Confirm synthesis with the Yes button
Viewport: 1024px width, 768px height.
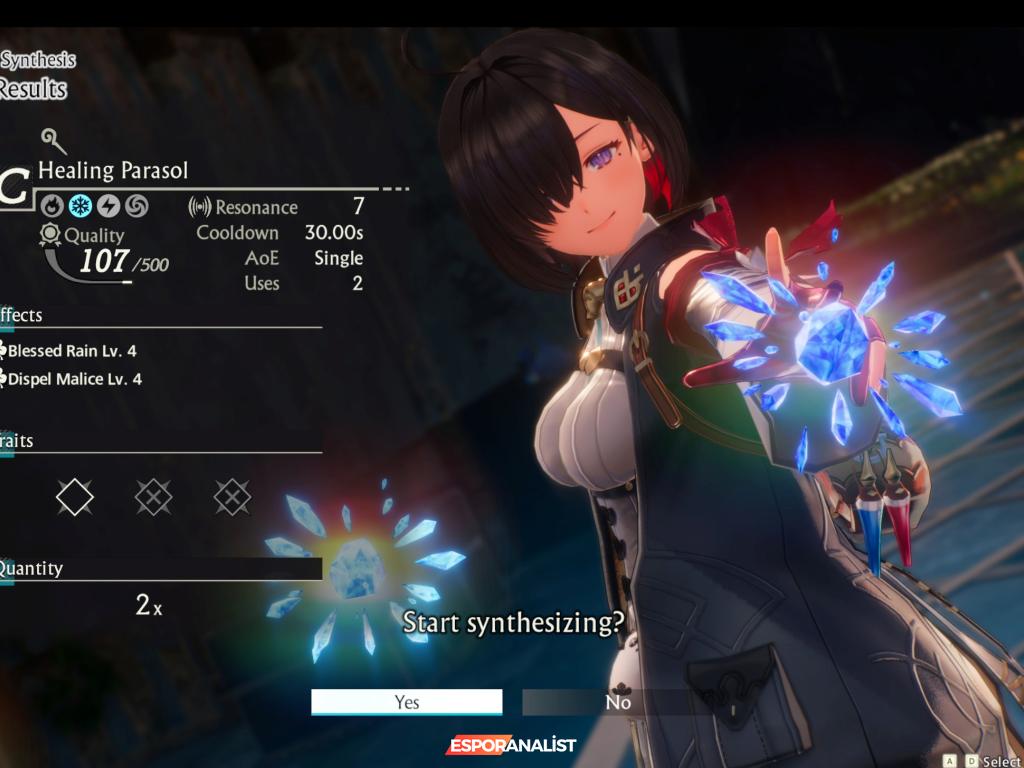(x=406, y=702)
